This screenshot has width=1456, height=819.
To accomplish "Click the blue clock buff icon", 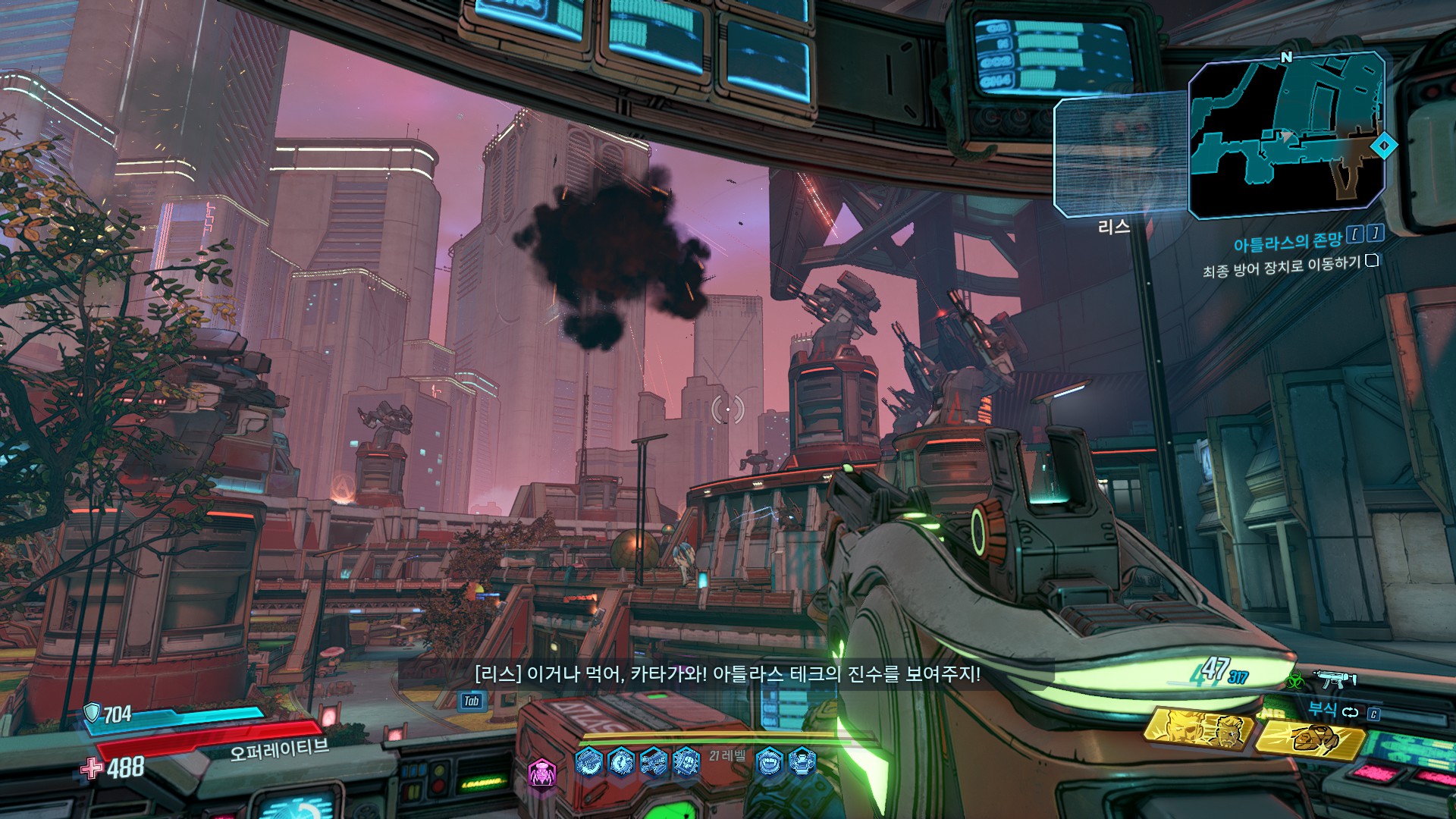I will (621, 761).
